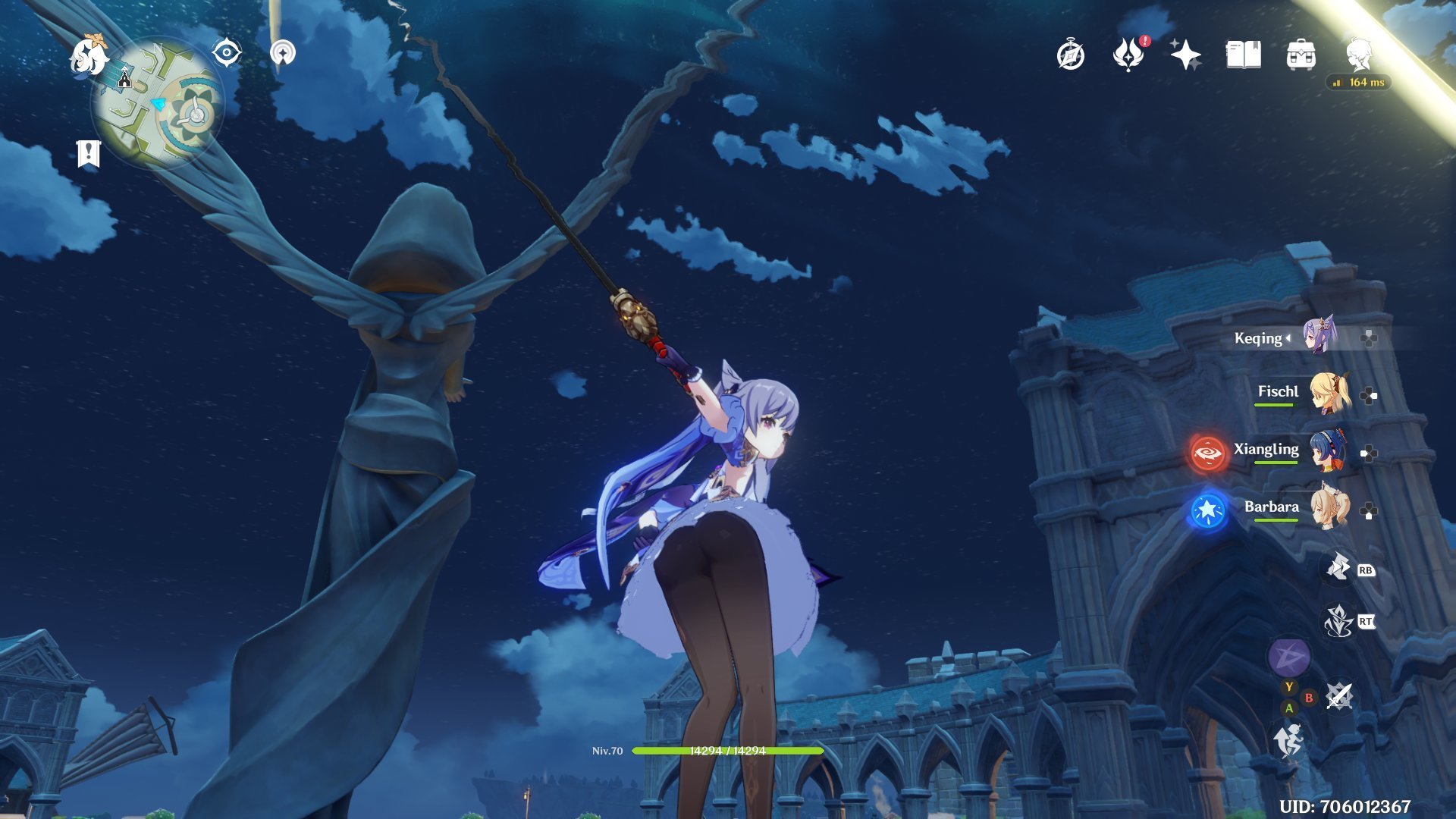Select Keqing in the party list

point(1319,336)
